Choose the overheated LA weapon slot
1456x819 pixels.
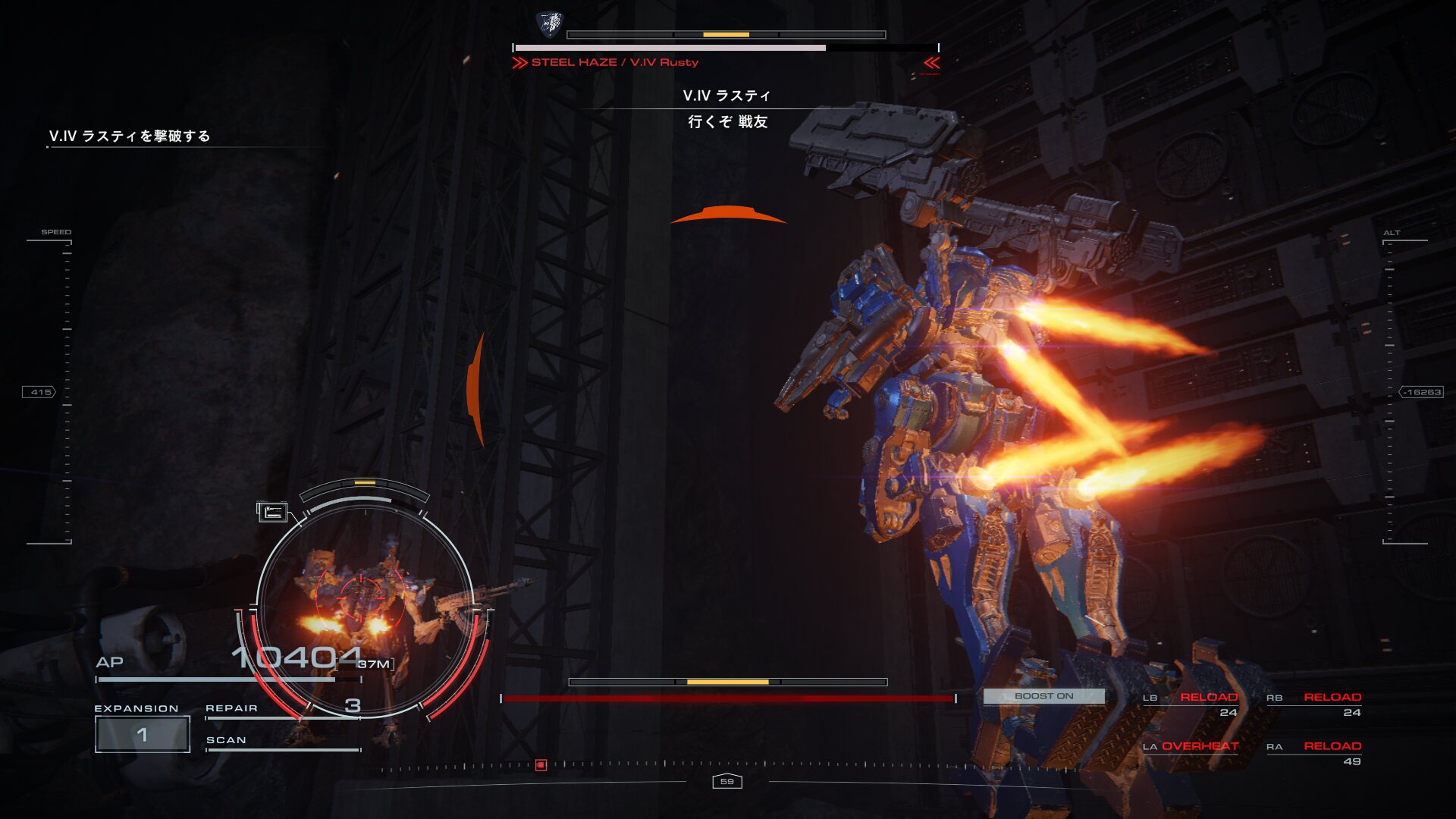(x=1191, y=747)
